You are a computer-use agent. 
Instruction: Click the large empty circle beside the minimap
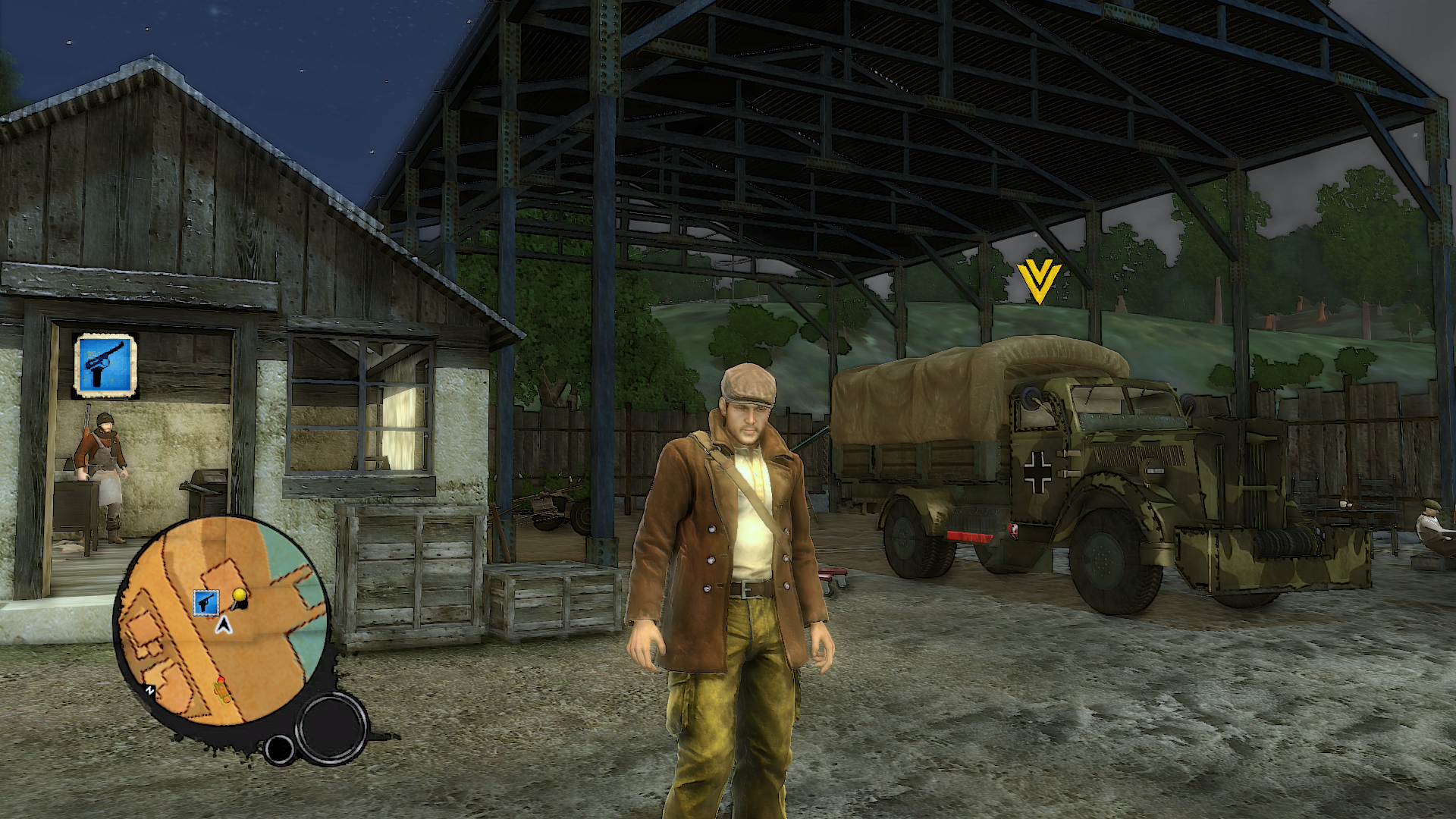(x=331, y=727)
